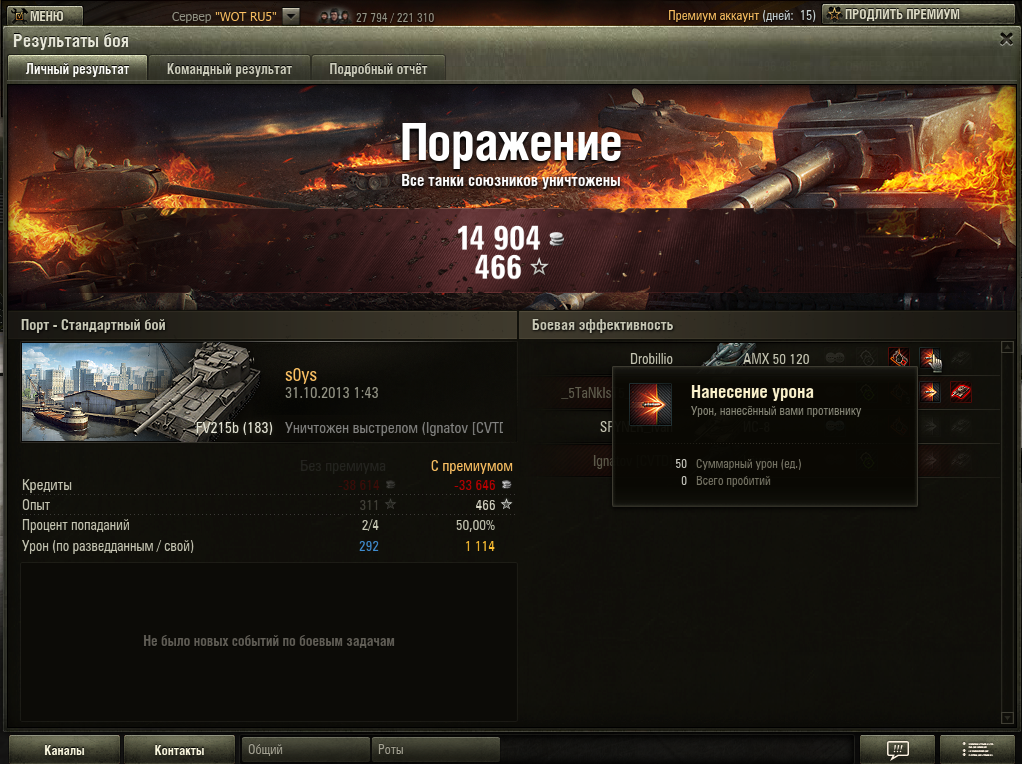Screen dimensions: 1022x764
Task: Click the crit damage icon on Drobillio's row
Action: 898,358
